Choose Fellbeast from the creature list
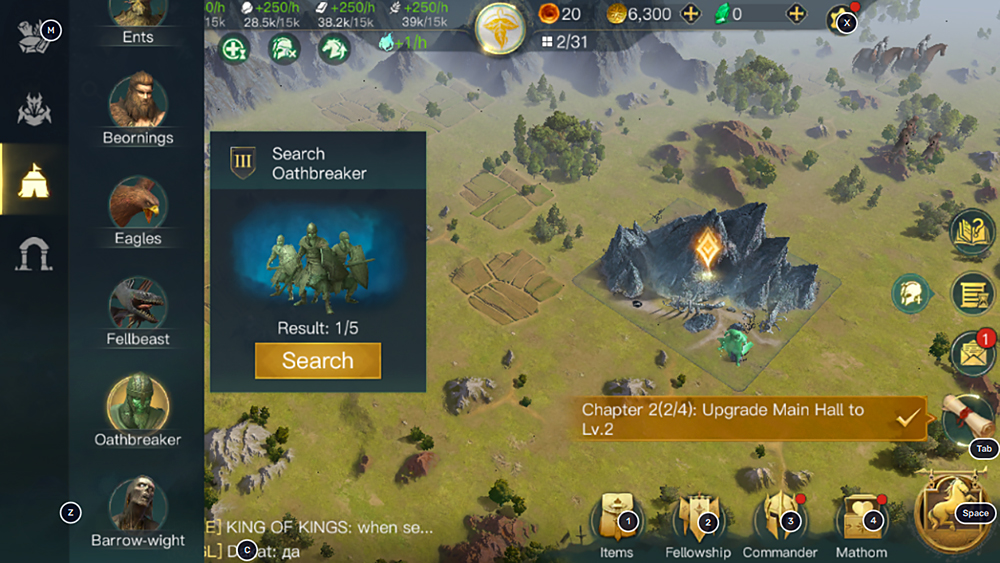Image resolution: width=1000 pixels, height=563 pixels. pyautogui.click(x=138, y=305)
